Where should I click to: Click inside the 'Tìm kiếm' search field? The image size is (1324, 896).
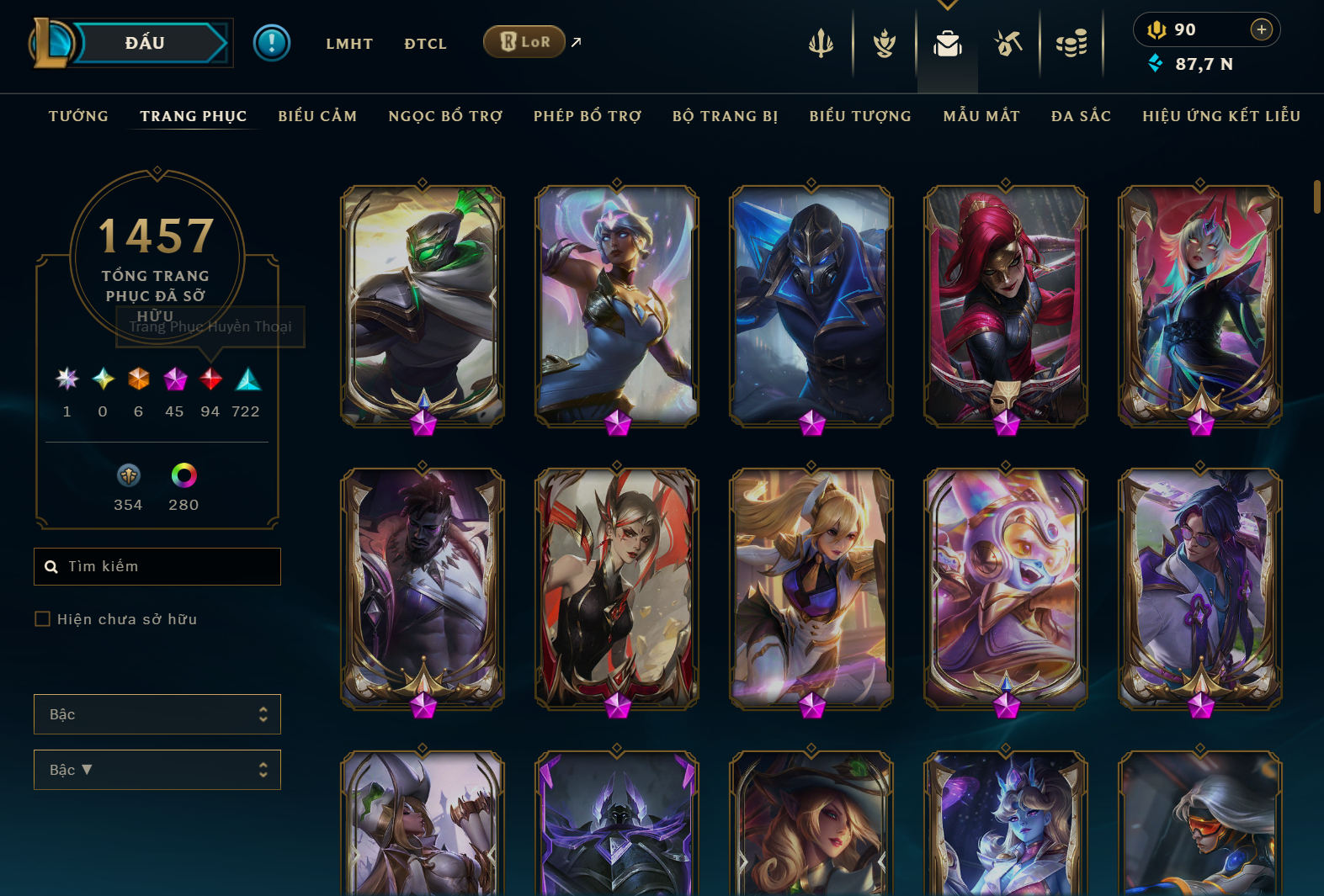[x=157, y=566]
